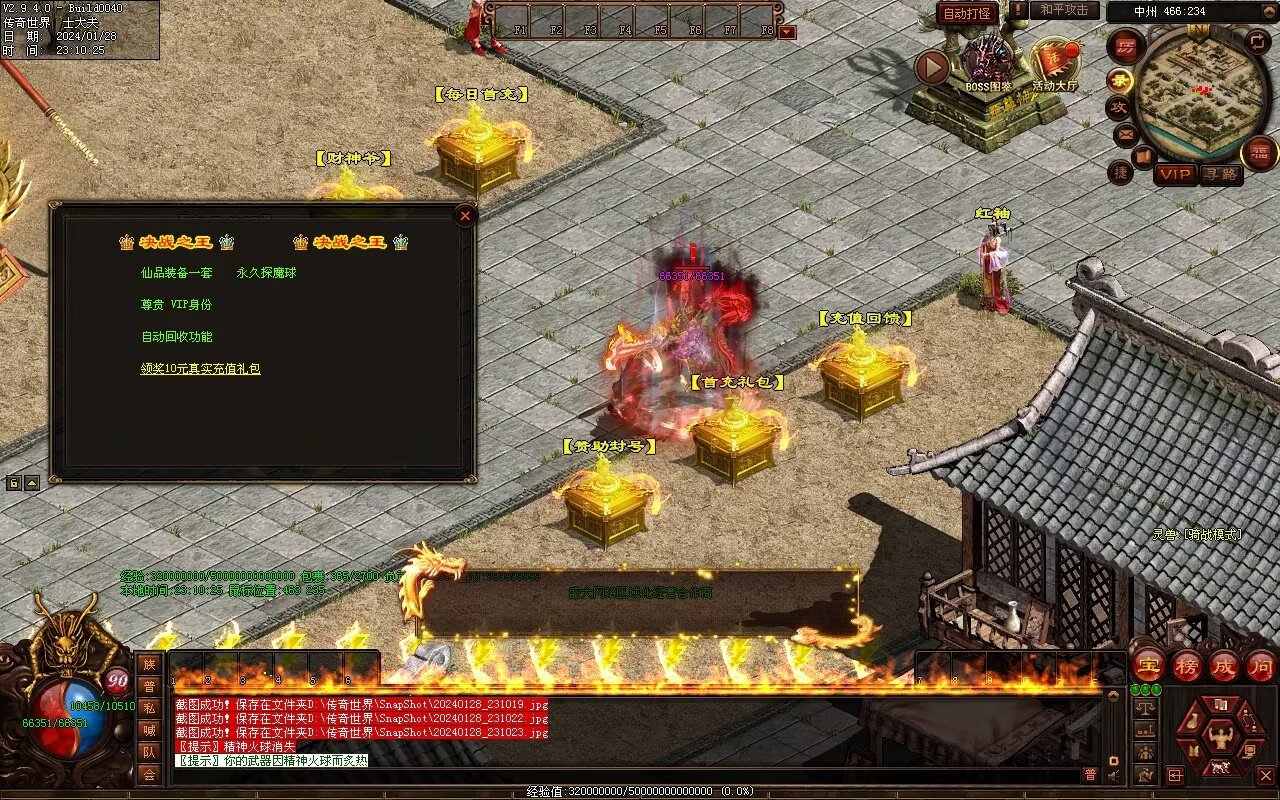
Task: Close the 决战之王 dialog panel
Action: click(x=464, y=215)
